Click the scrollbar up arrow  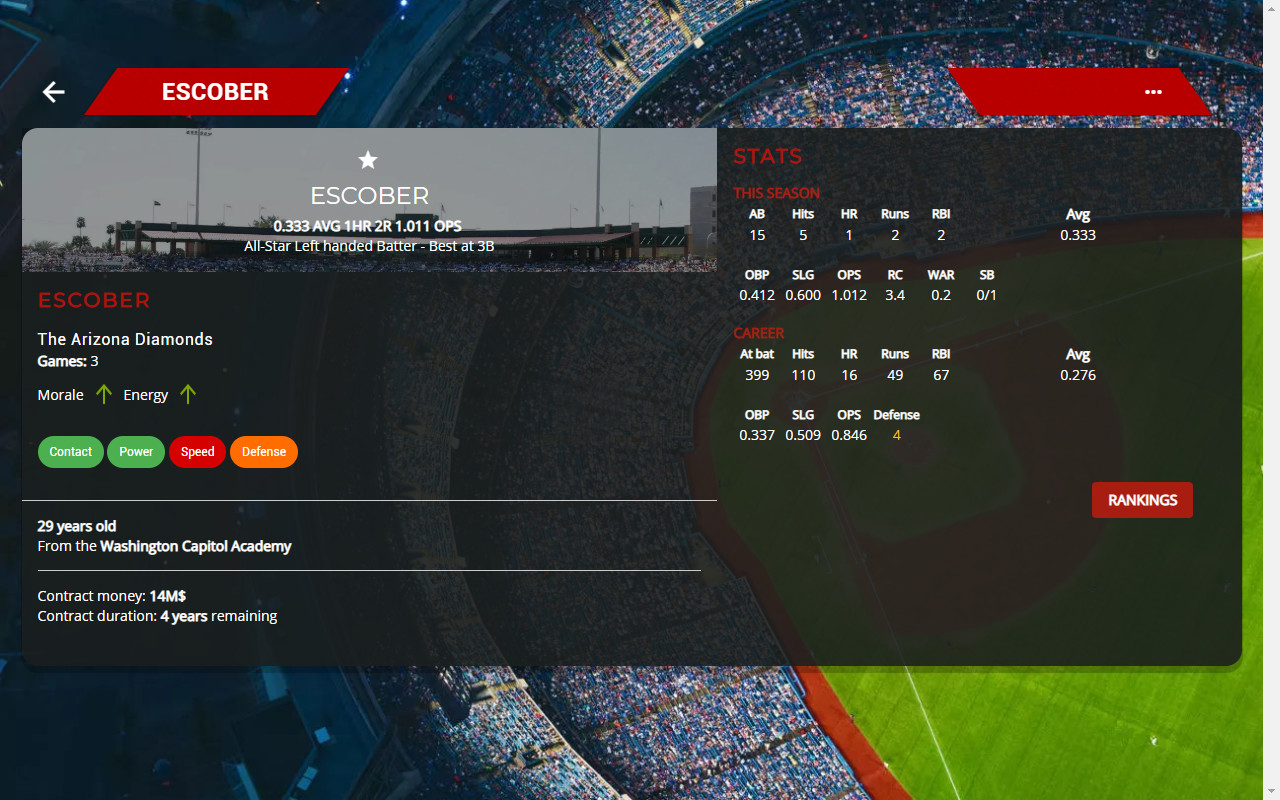pyautogui.click(x=1272, y=8)
